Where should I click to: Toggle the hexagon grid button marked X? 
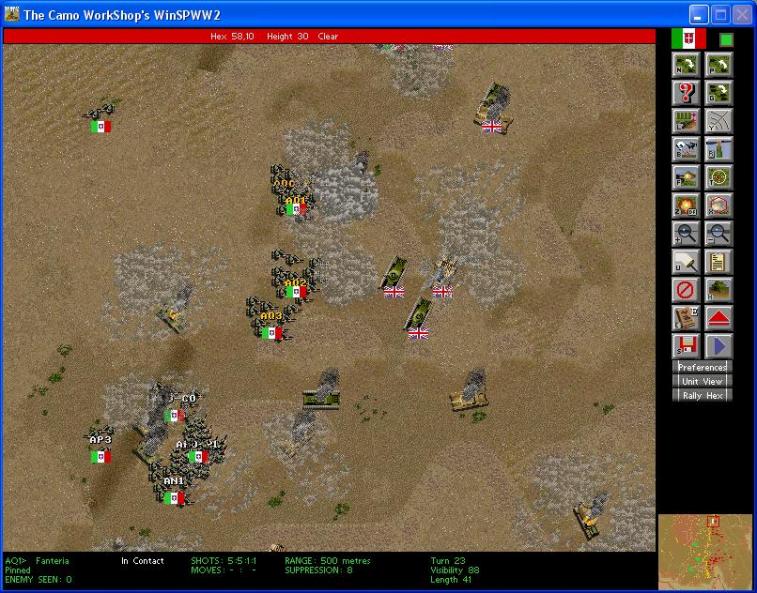coord(719,206)
